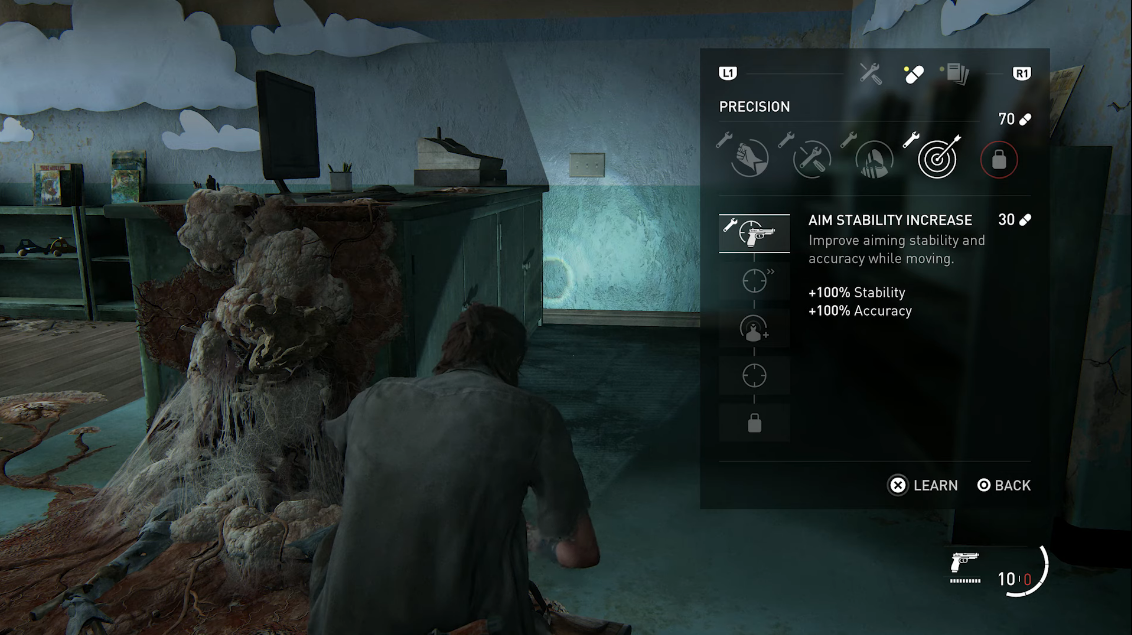Select the person-with-plus skill node

754,329
